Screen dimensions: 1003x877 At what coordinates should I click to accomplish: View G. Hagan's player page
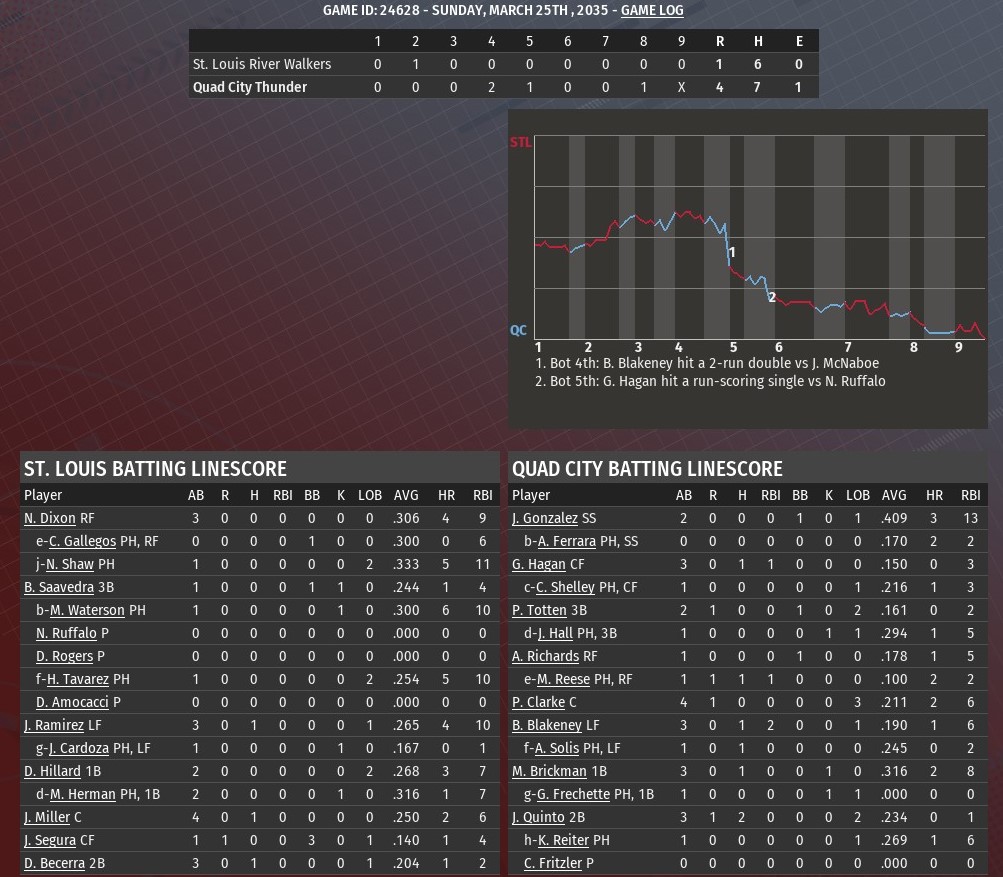[538, 564]
